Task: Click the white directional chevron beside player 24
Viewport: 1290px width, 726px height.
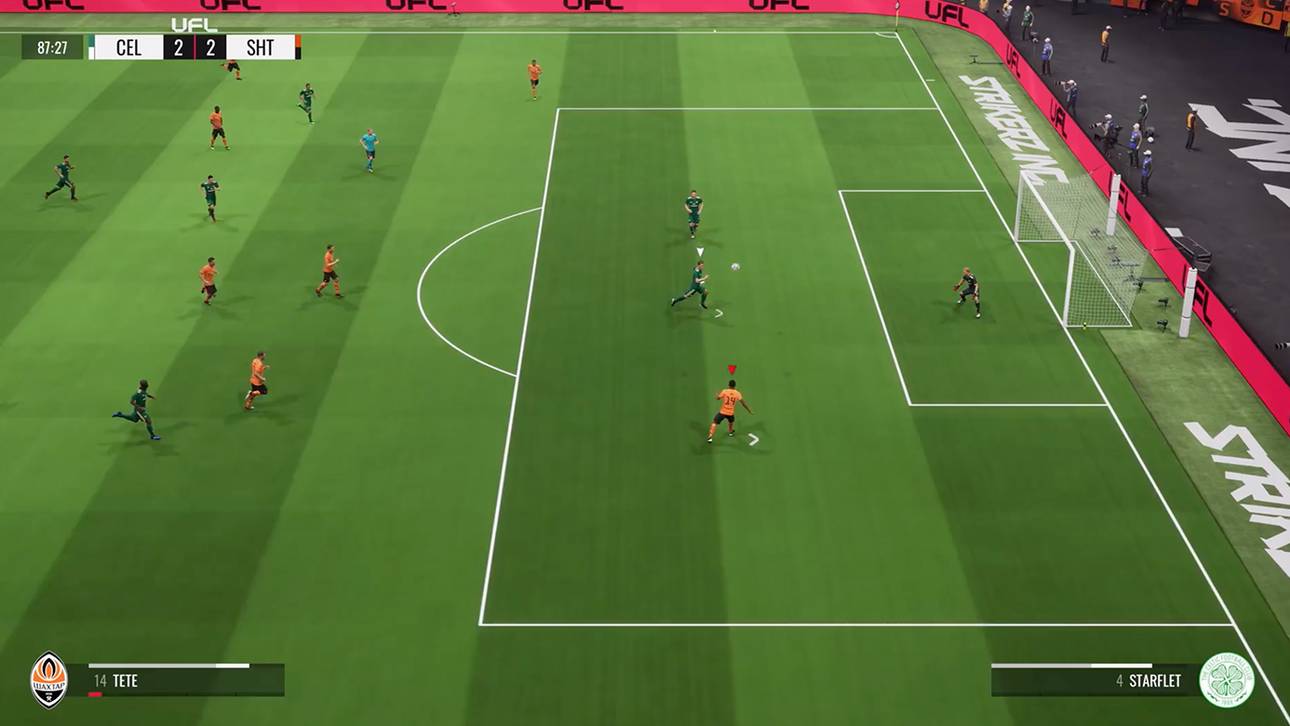Action: (753, 437)
